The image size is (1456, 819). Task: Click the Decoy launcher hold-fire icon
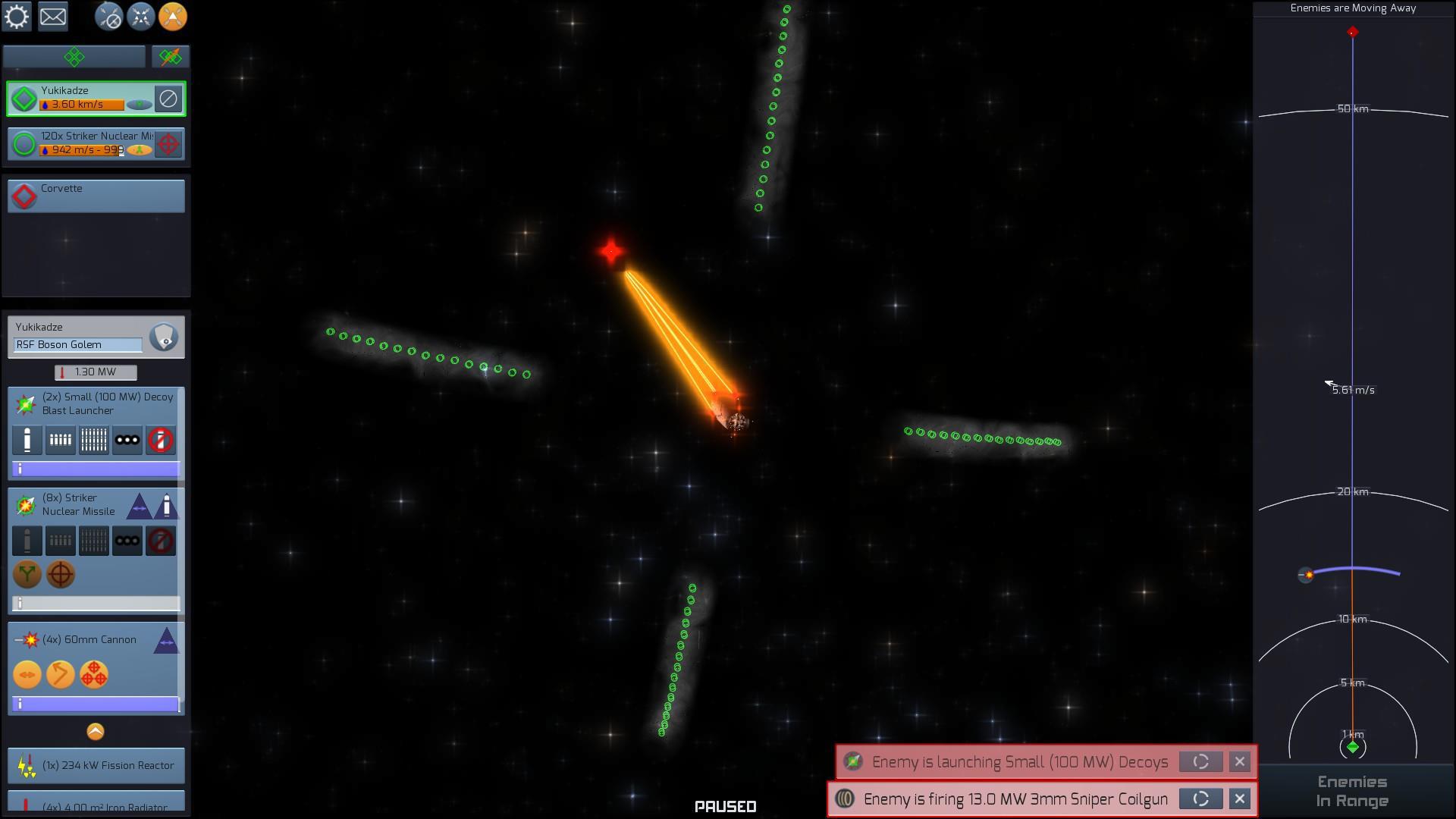160,440
